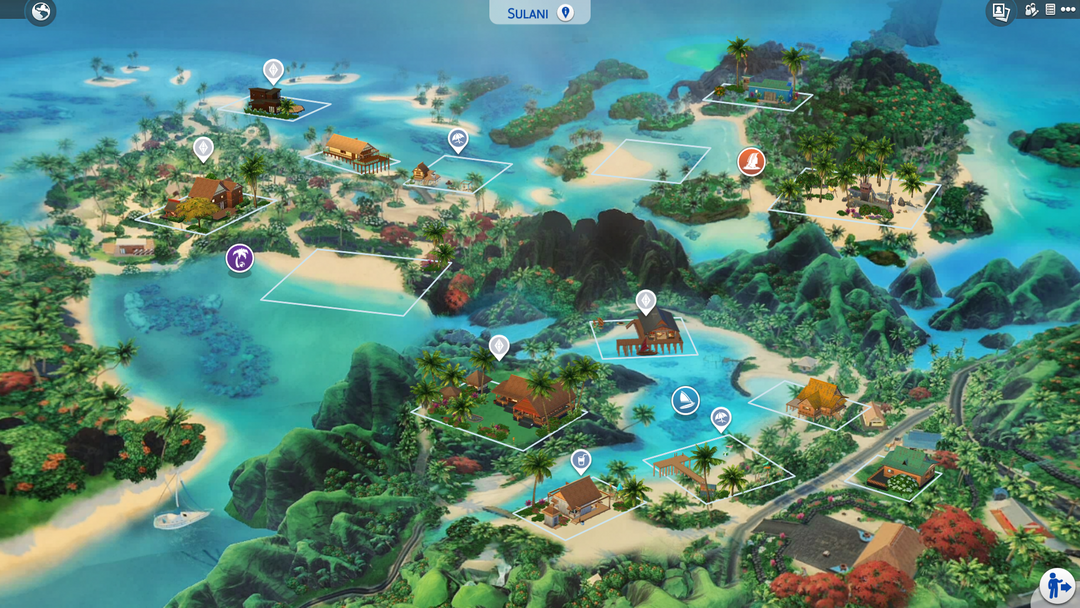1080x608 pixels.
Task: Open the world selection globe button
Action: [40, 12]
